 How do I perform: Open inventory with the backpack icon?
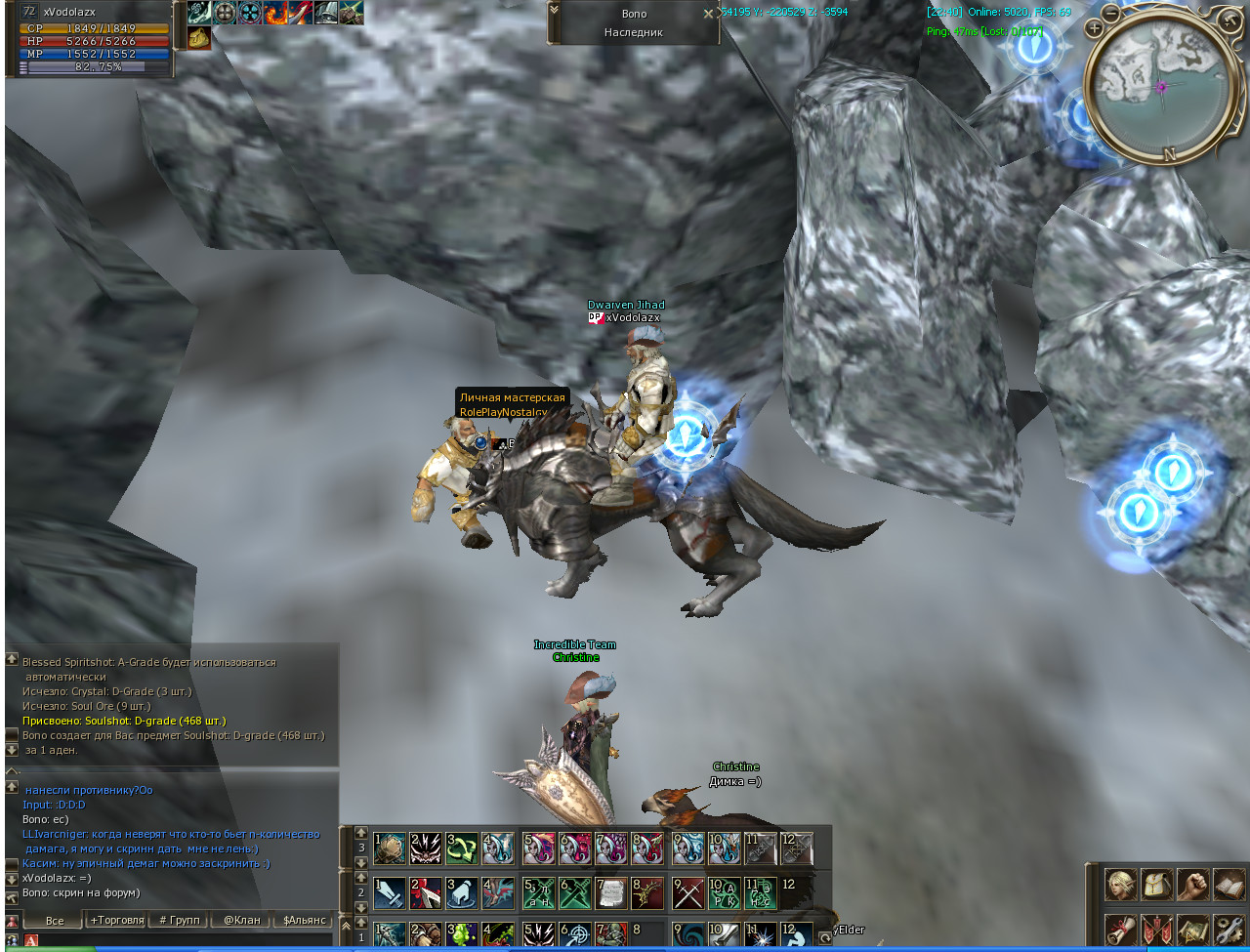click(1156, 885)
